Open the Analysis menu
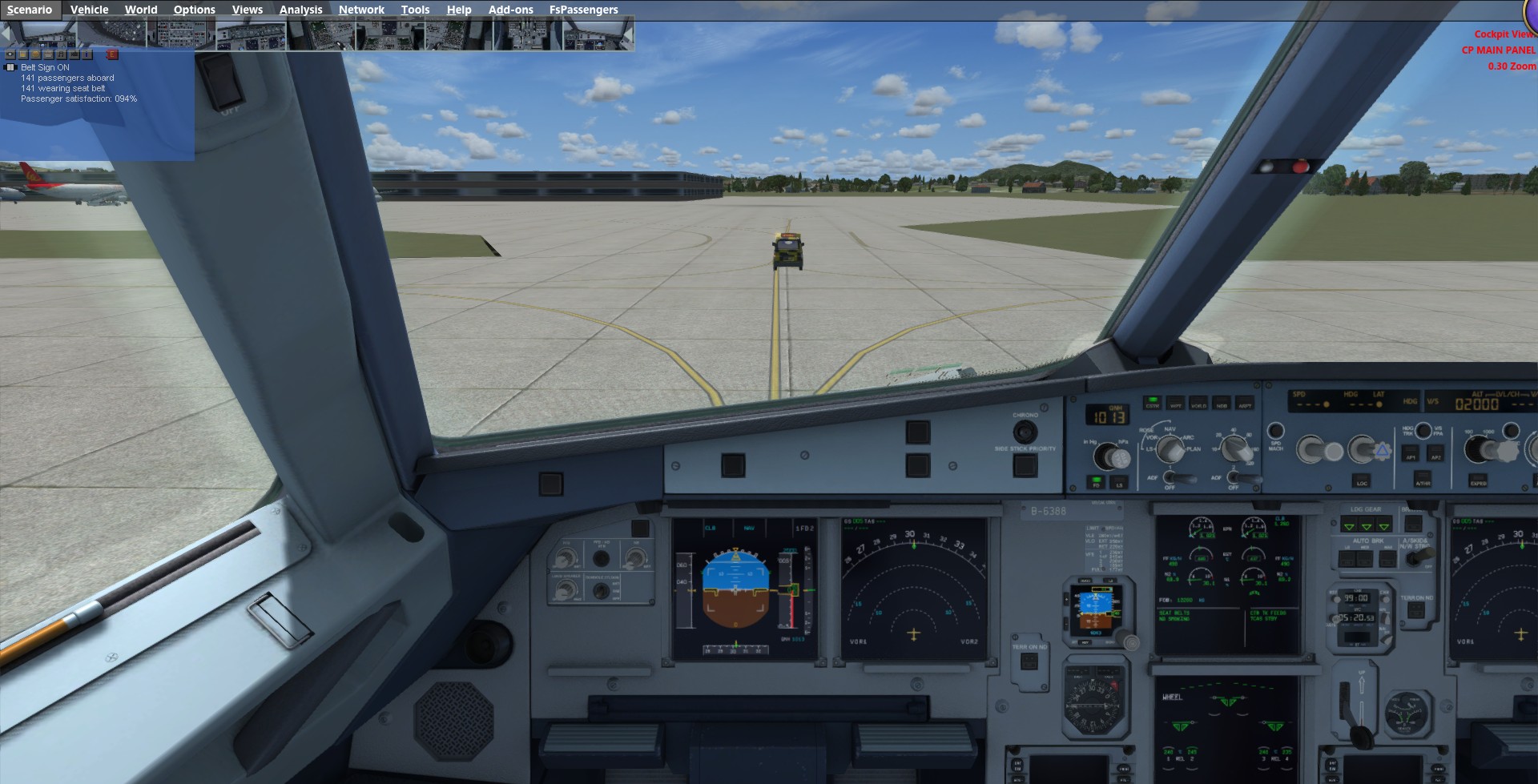This screenshot has width=1538, height=784. coord(300,10)
